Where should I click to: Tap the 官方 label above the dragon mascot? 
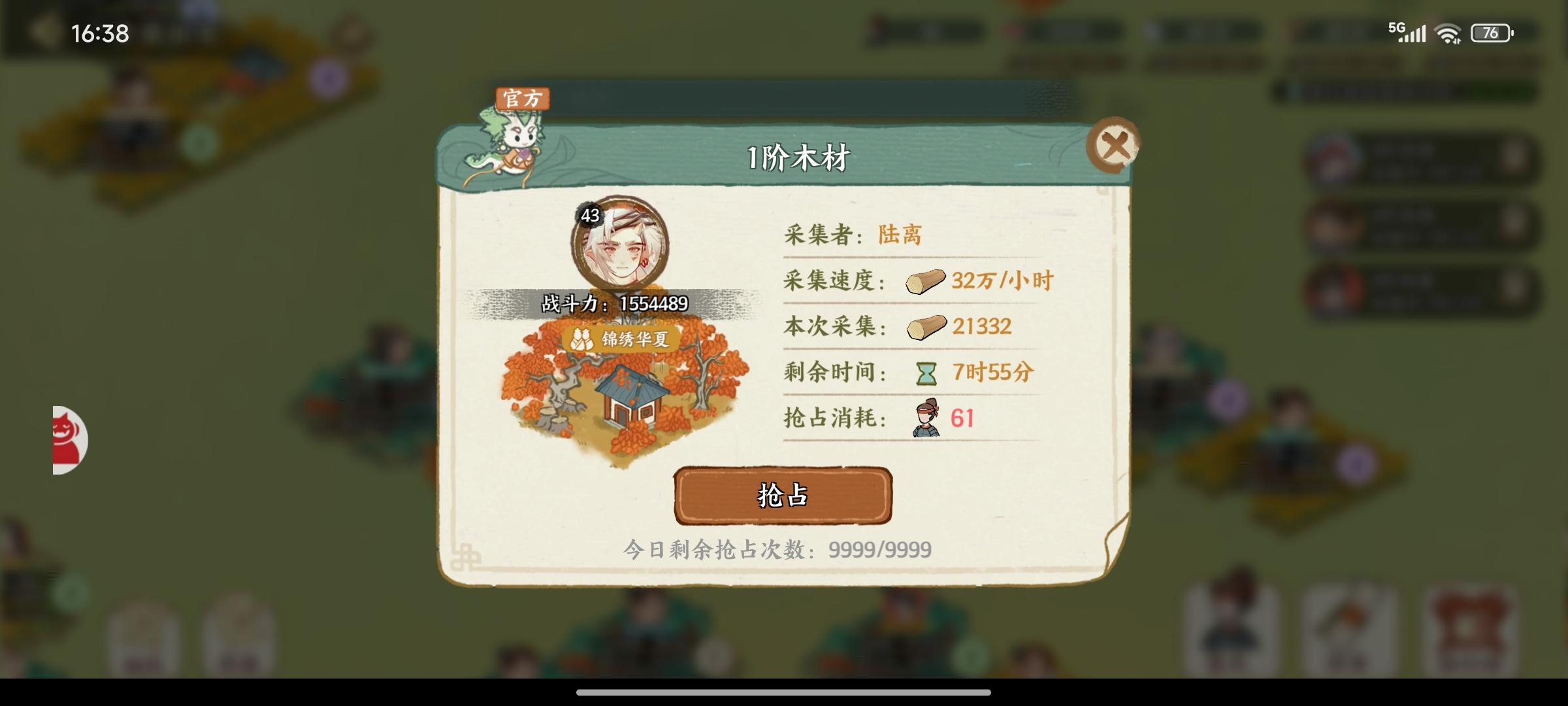(522, 98)
